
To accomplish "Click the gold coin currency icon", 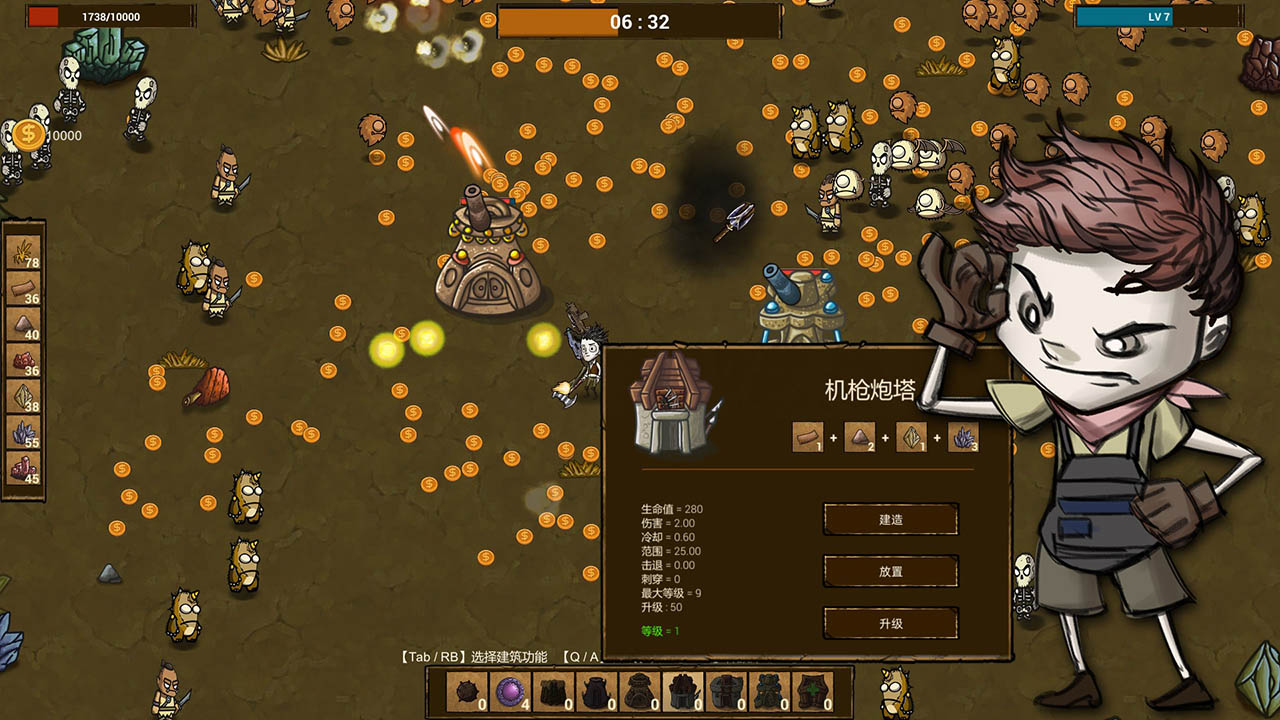I will 28,135.
